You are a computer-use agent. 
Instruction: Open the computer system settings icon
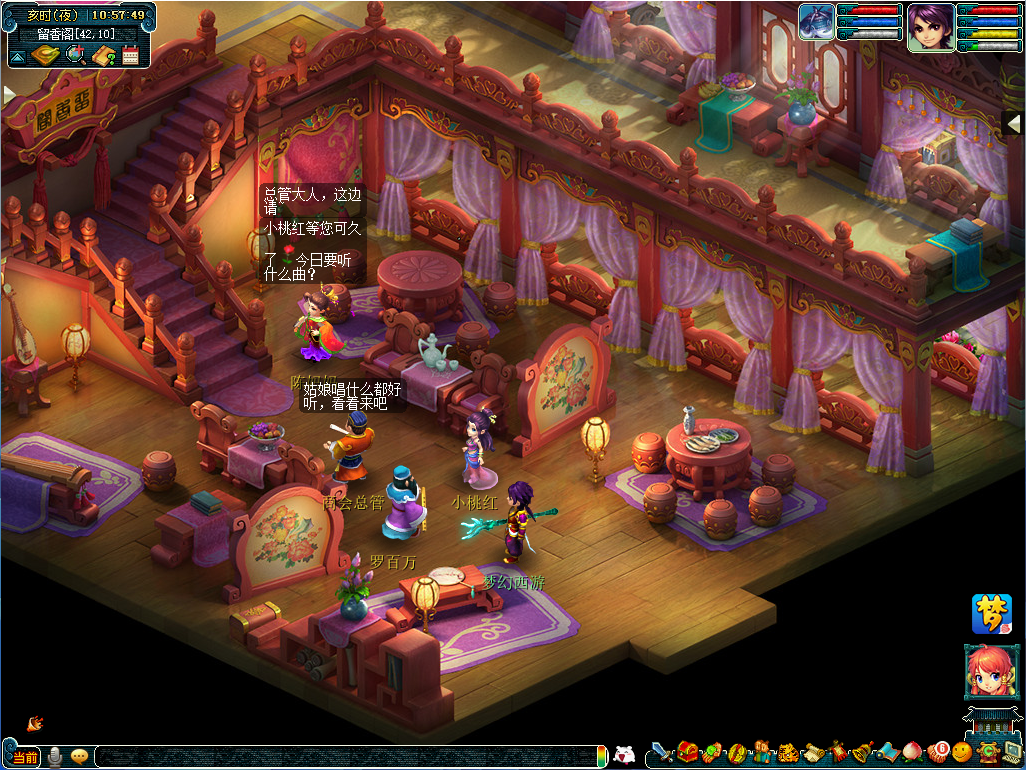coord(1012,752)
